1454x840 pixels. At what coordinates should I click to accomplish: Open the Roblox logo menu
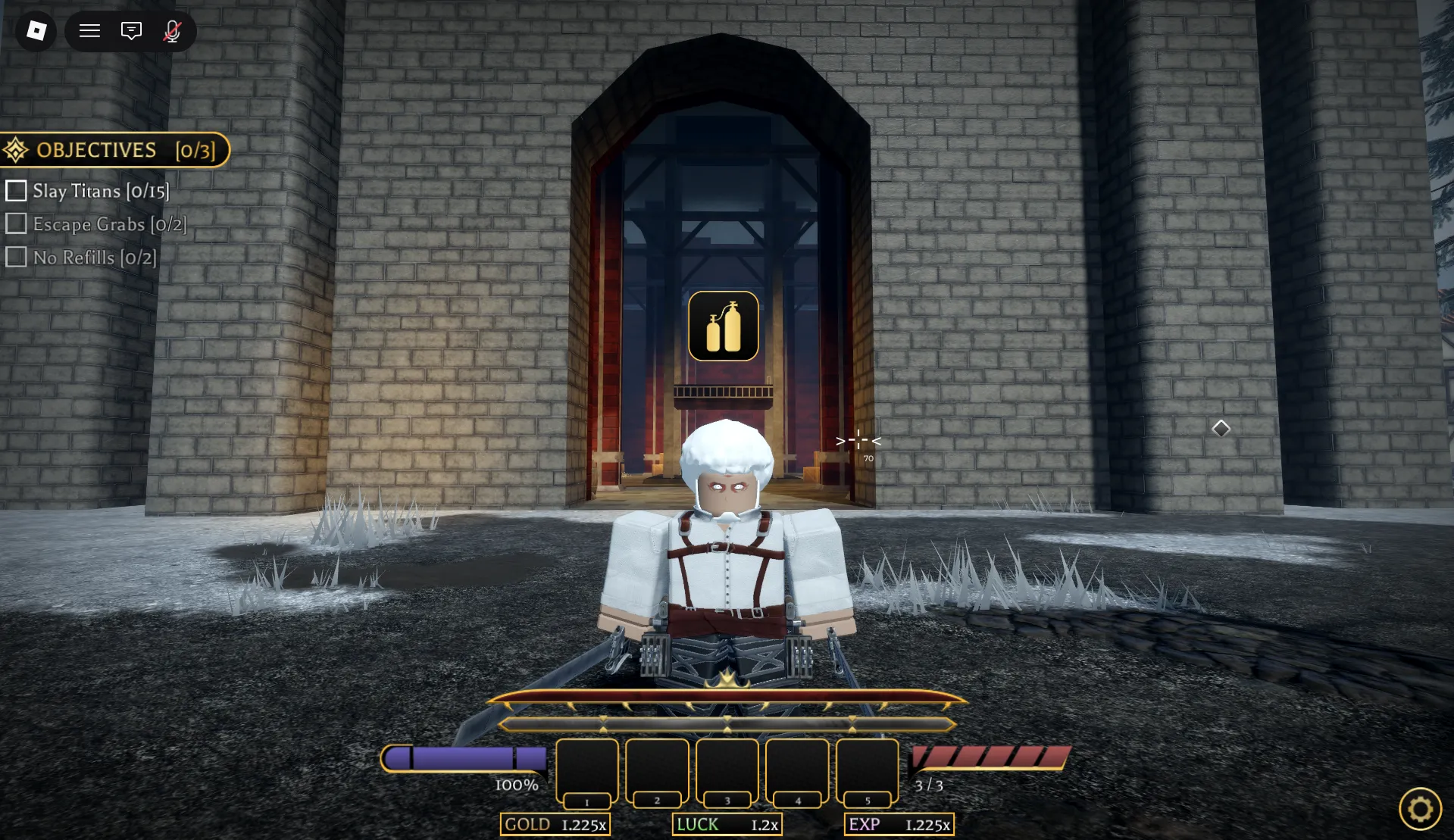coord(36,31)
